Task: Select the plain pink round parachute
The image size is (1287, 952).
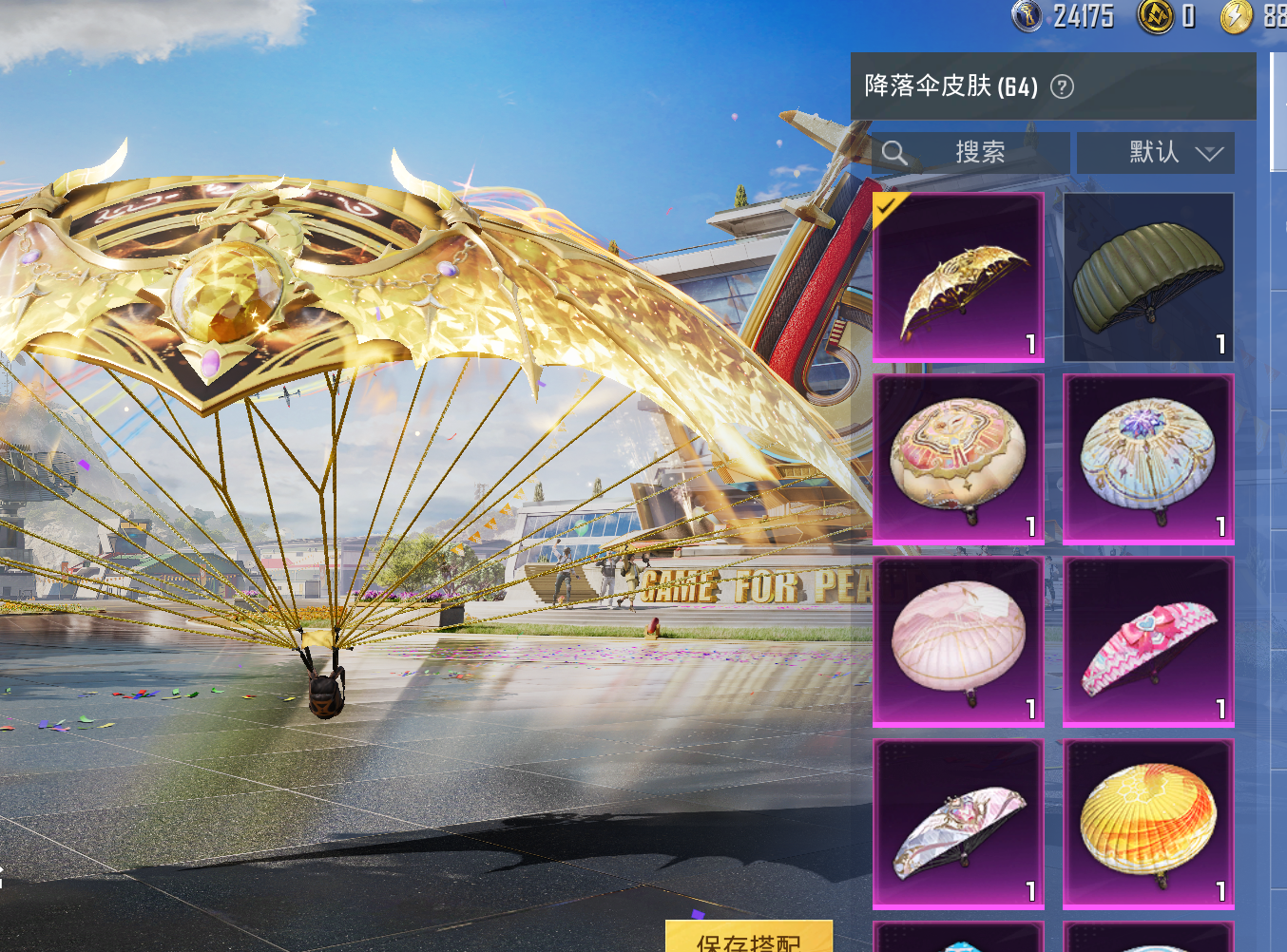Action: point(958,641)
